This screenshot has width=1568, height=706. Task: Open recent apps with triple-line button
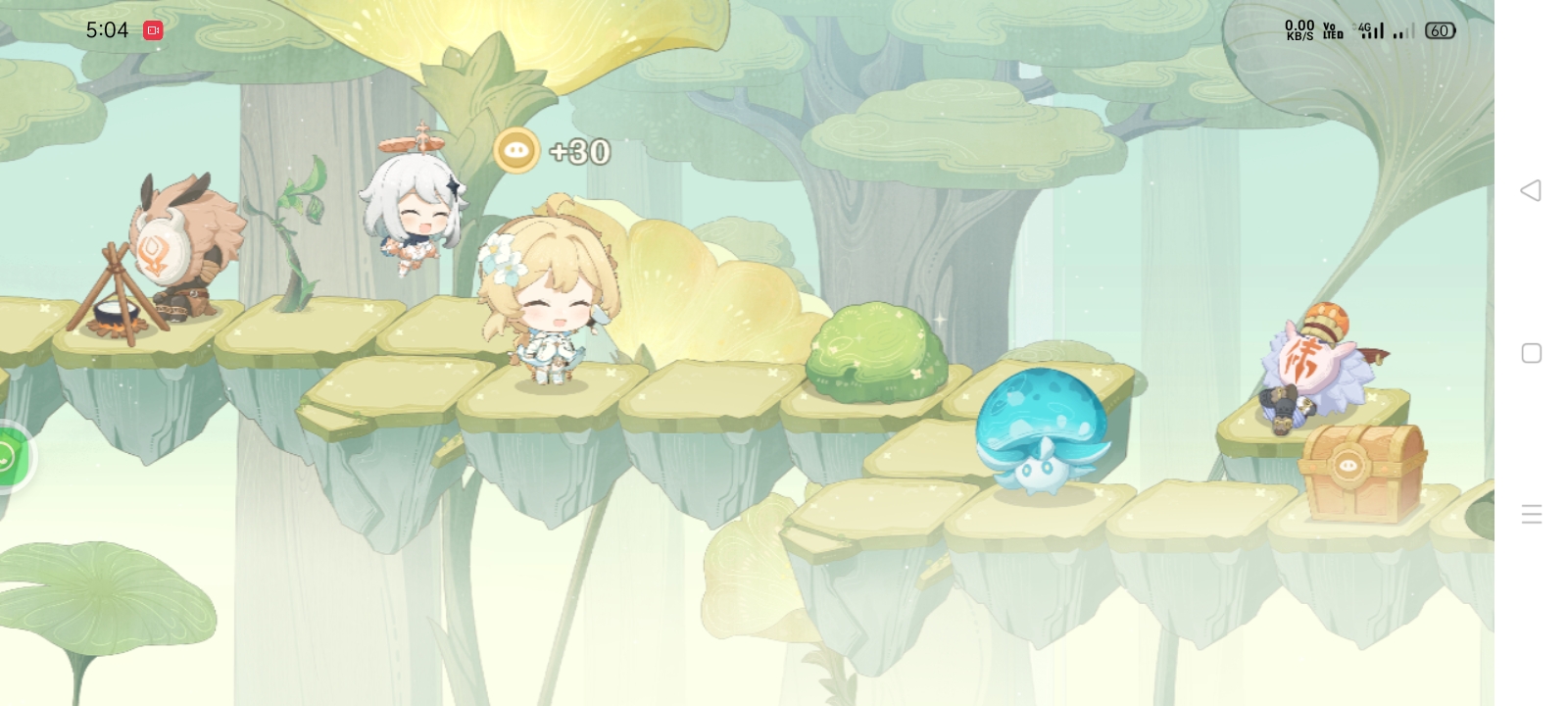point(1531,514)
